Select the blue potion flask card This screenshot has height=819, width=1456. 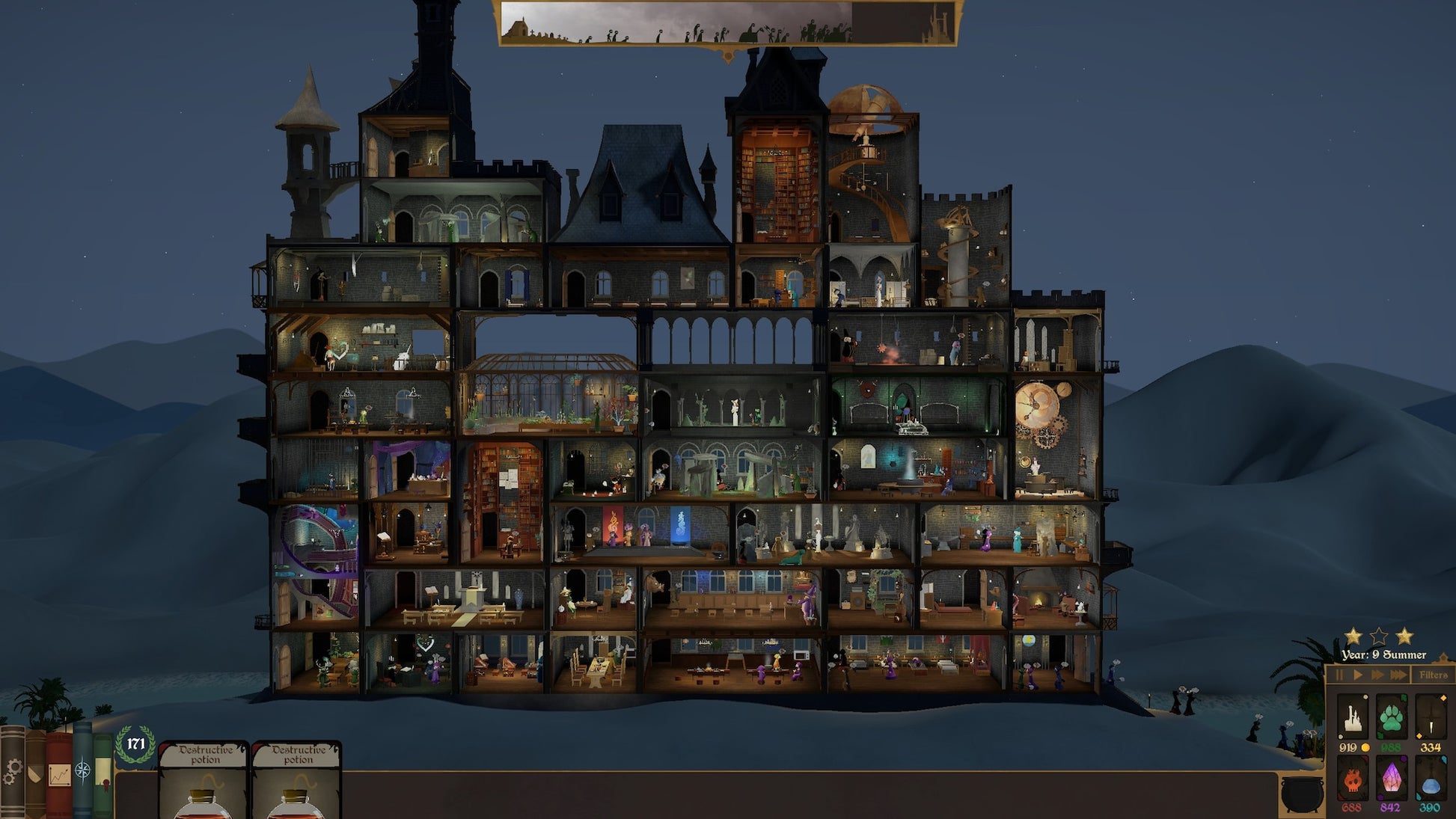[x=1430, y=779]
